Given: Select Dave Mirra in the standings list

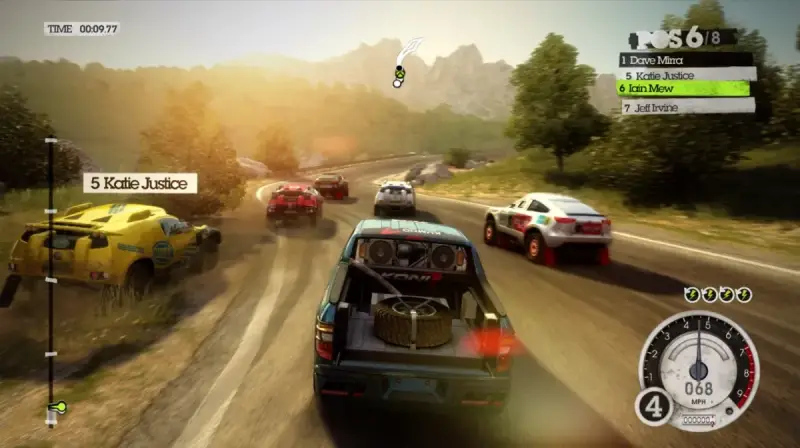Looking at the screenshot, I should (x=684, y=59).
